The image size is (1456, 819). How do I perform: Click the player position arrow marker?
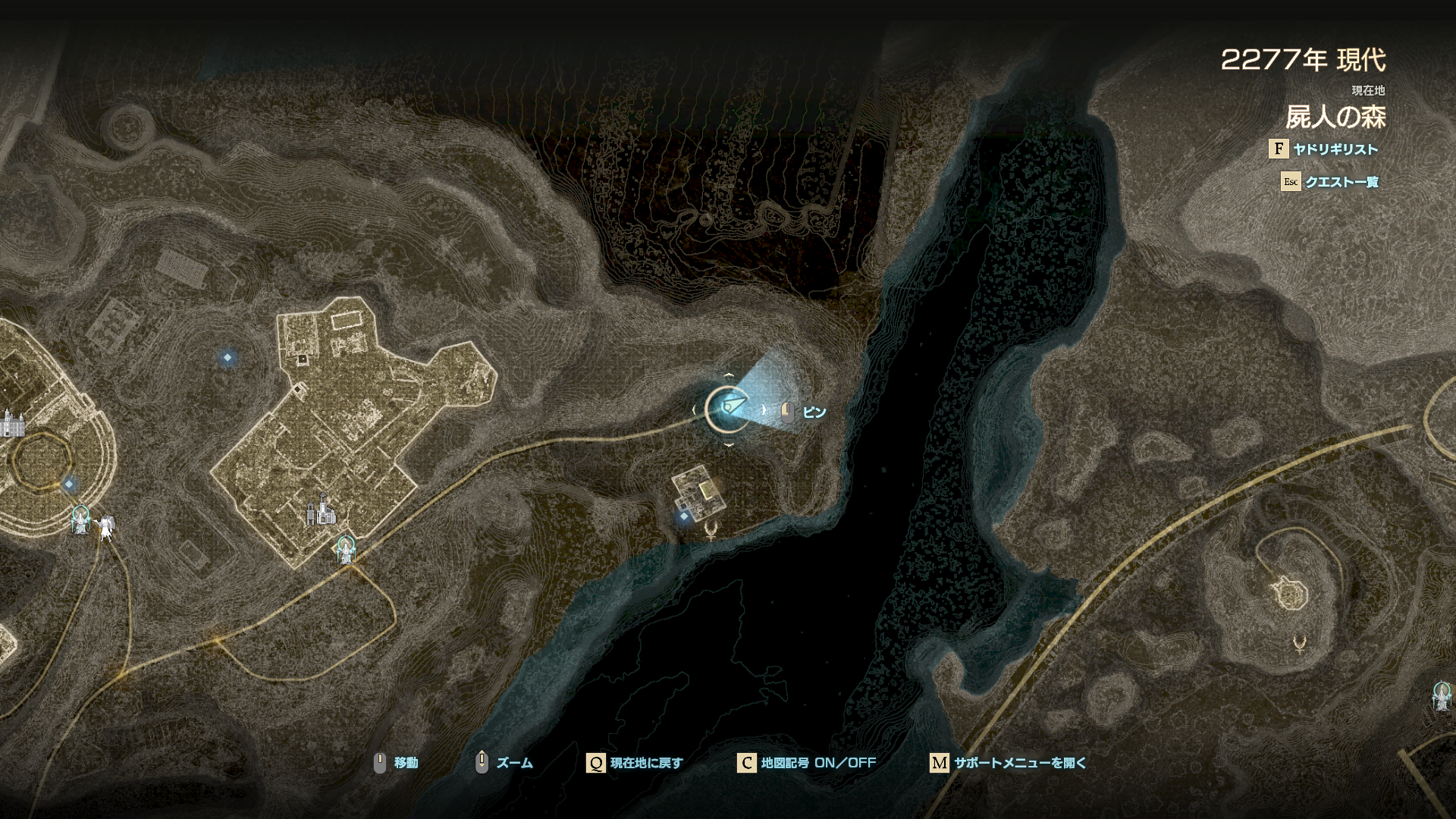tap(728, 409)
